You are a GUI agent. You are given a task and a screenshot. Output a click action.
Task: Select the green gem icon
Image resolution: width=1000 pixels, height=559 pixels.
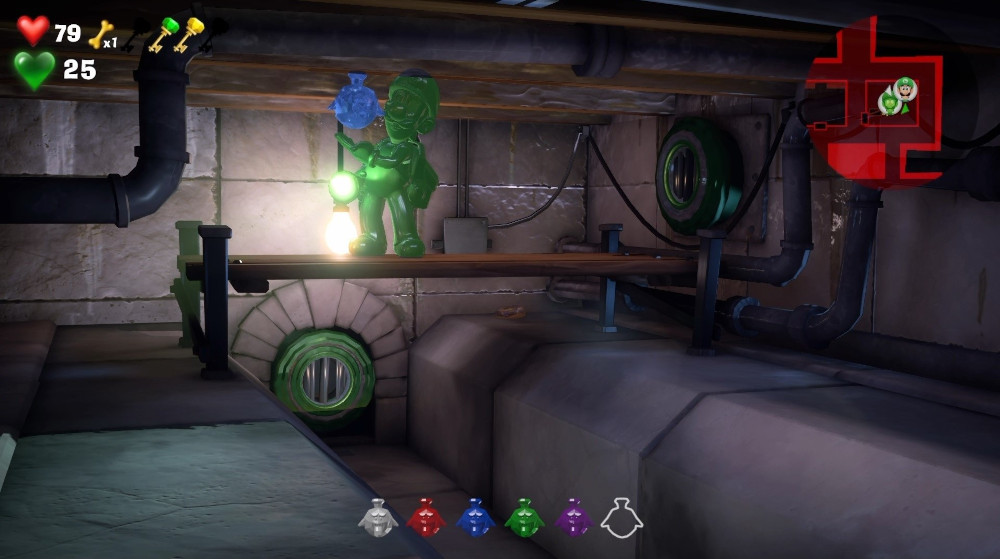point(524,519)
